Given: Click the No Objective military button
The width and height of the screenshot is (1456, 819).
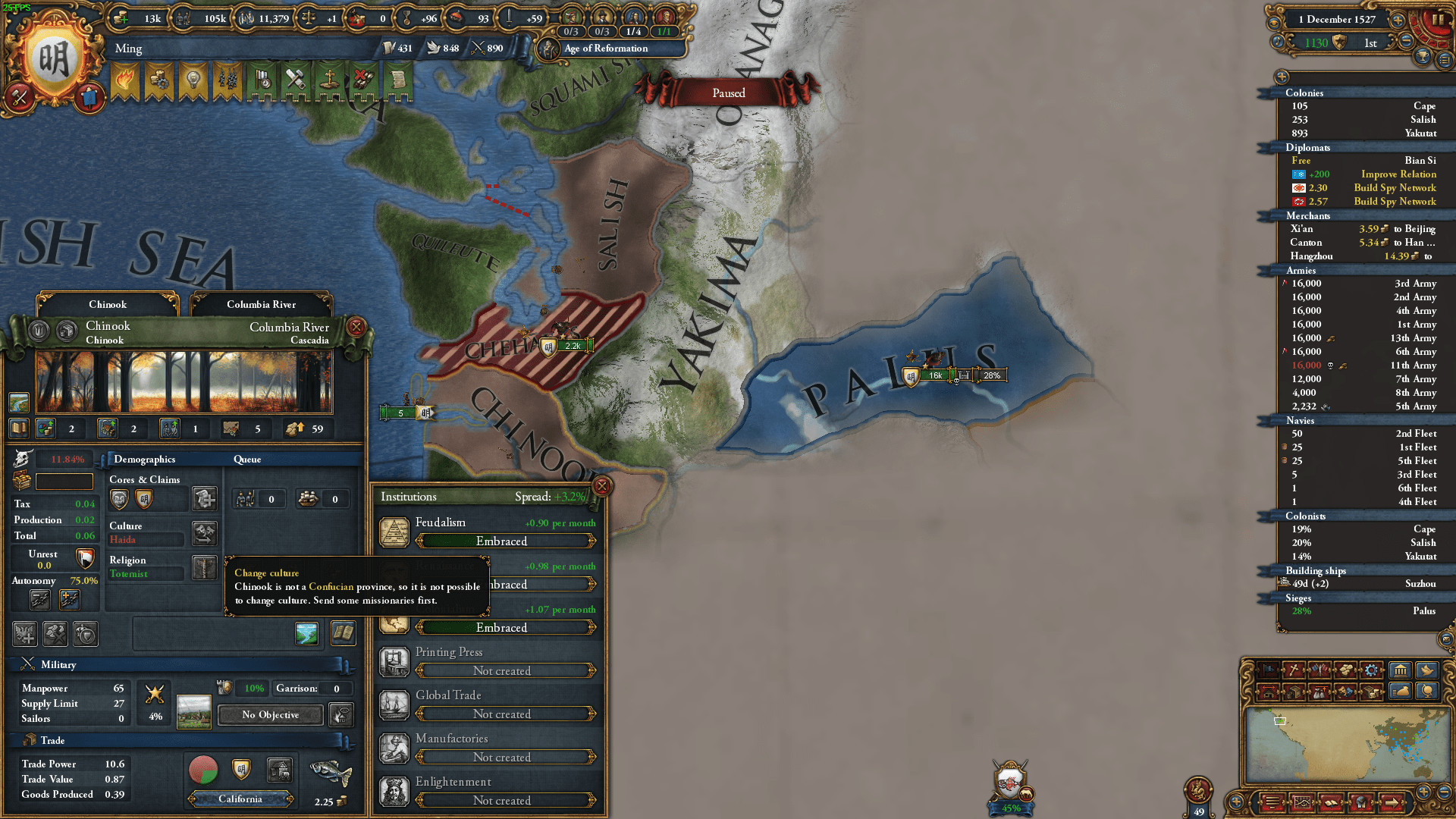Looking at the screenshot, I should (x=269, y=714).
